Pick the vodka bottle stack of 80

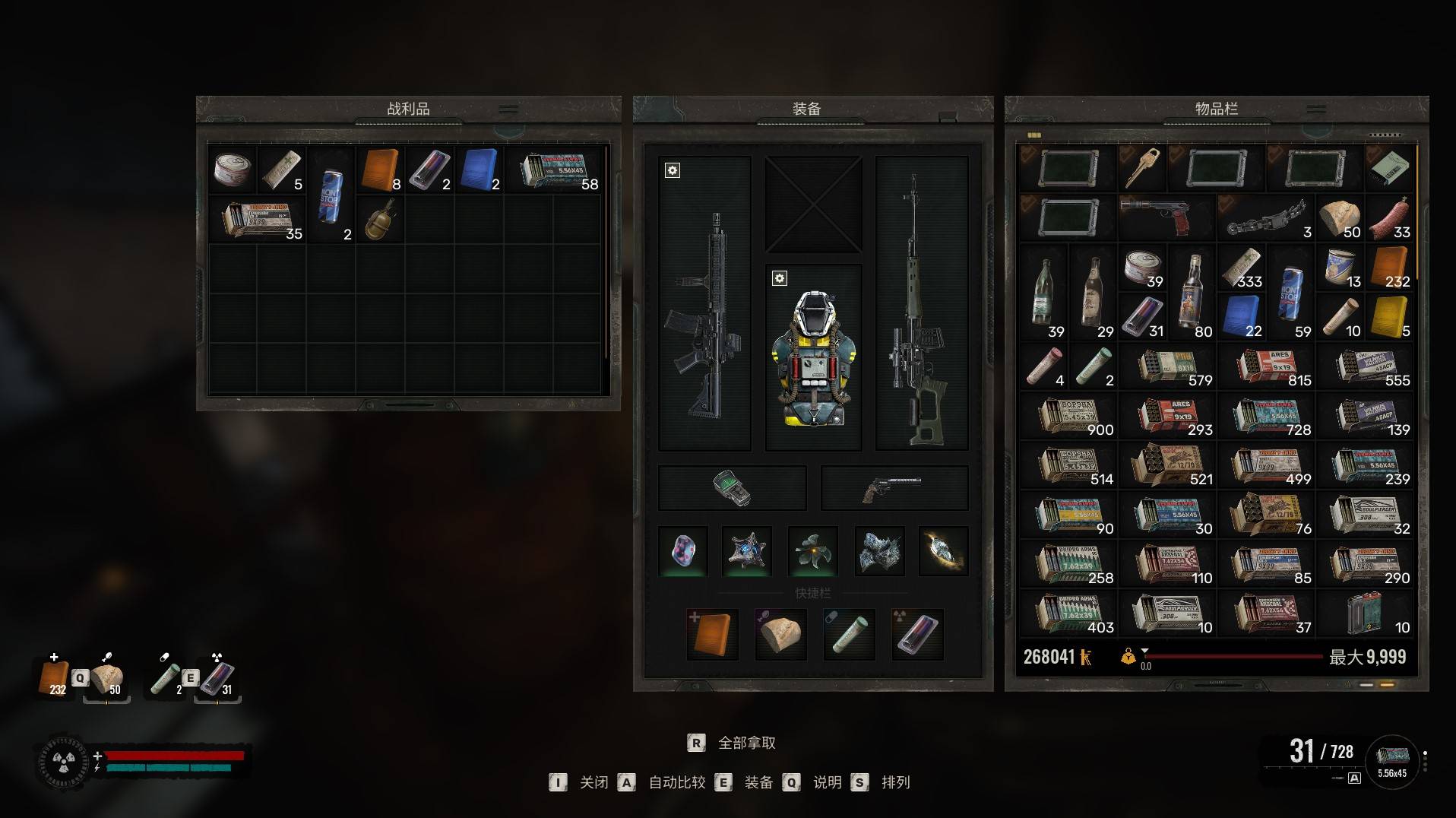coord(1192,292)
